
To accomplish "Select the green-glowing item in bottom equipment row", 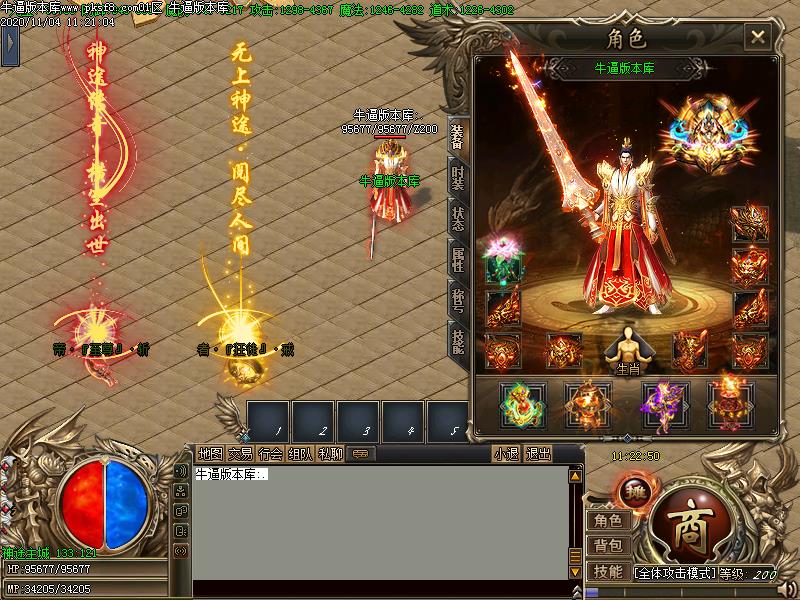I will pos(520,404).
